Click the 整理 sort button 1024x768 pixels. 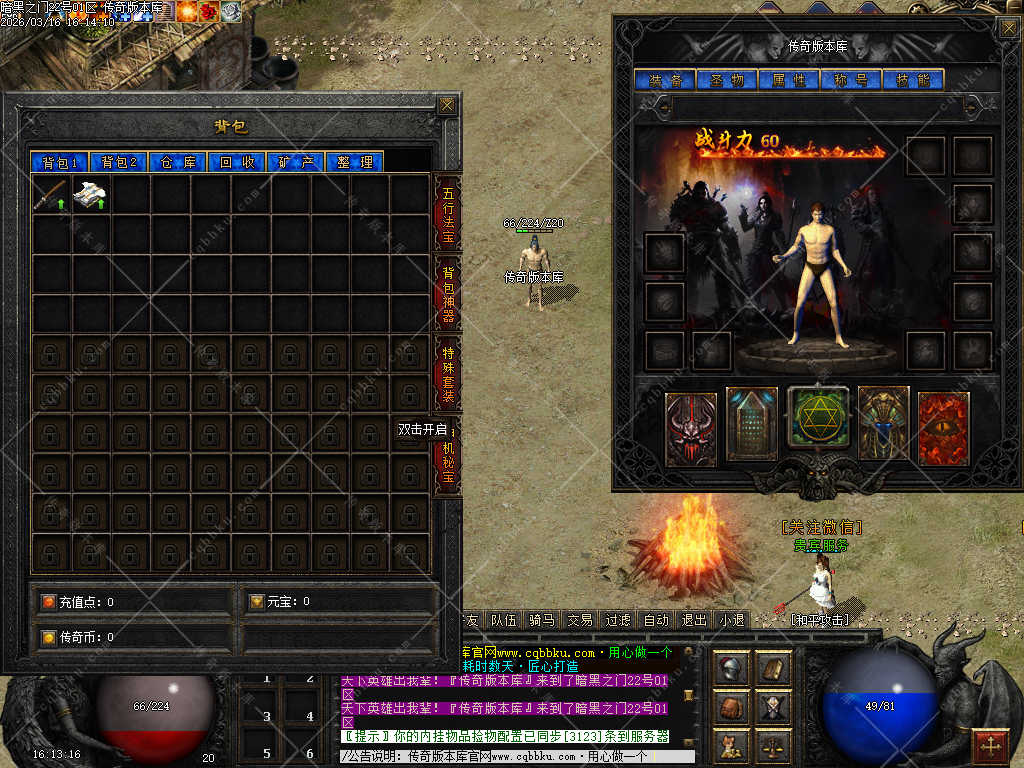click(355, 162)
